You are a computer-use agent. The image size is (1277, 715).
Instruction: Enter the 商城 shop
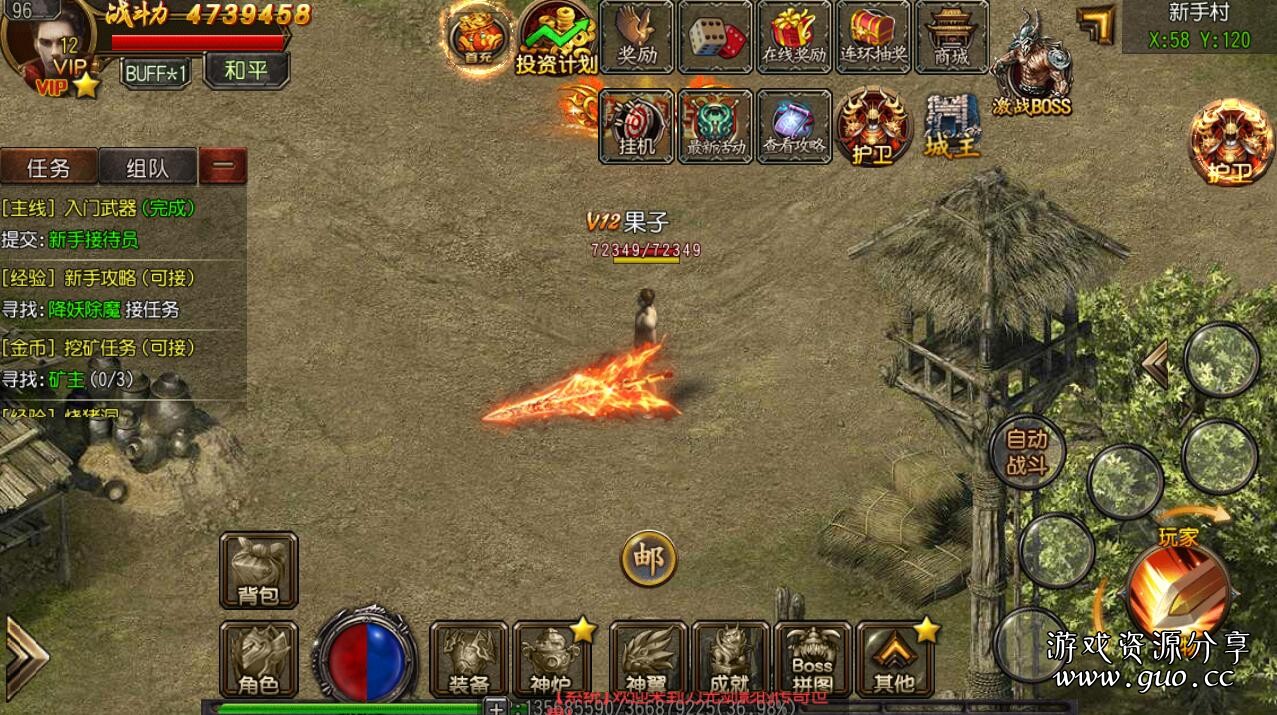click(951, 37)
